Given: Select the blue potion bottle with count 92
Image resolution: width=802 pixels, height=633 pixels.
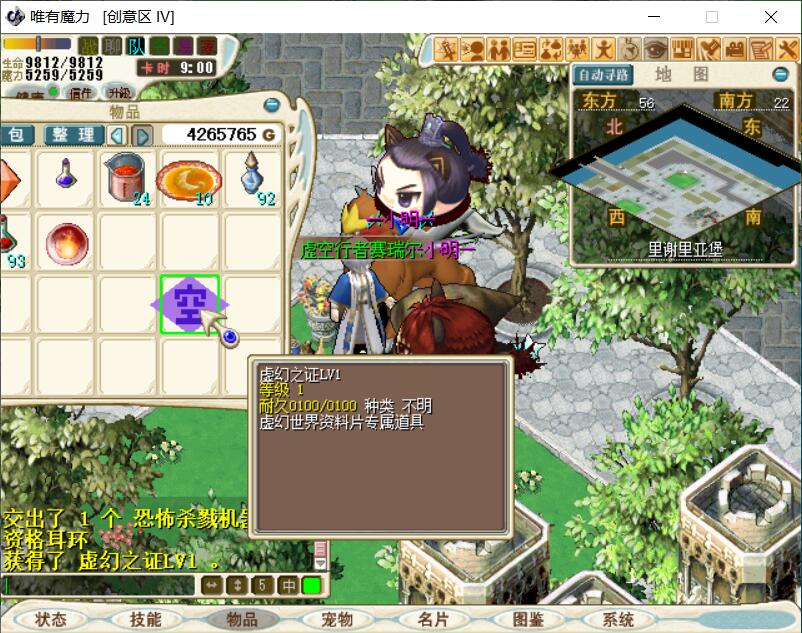Looking at the screenshot, I should 251,178.
